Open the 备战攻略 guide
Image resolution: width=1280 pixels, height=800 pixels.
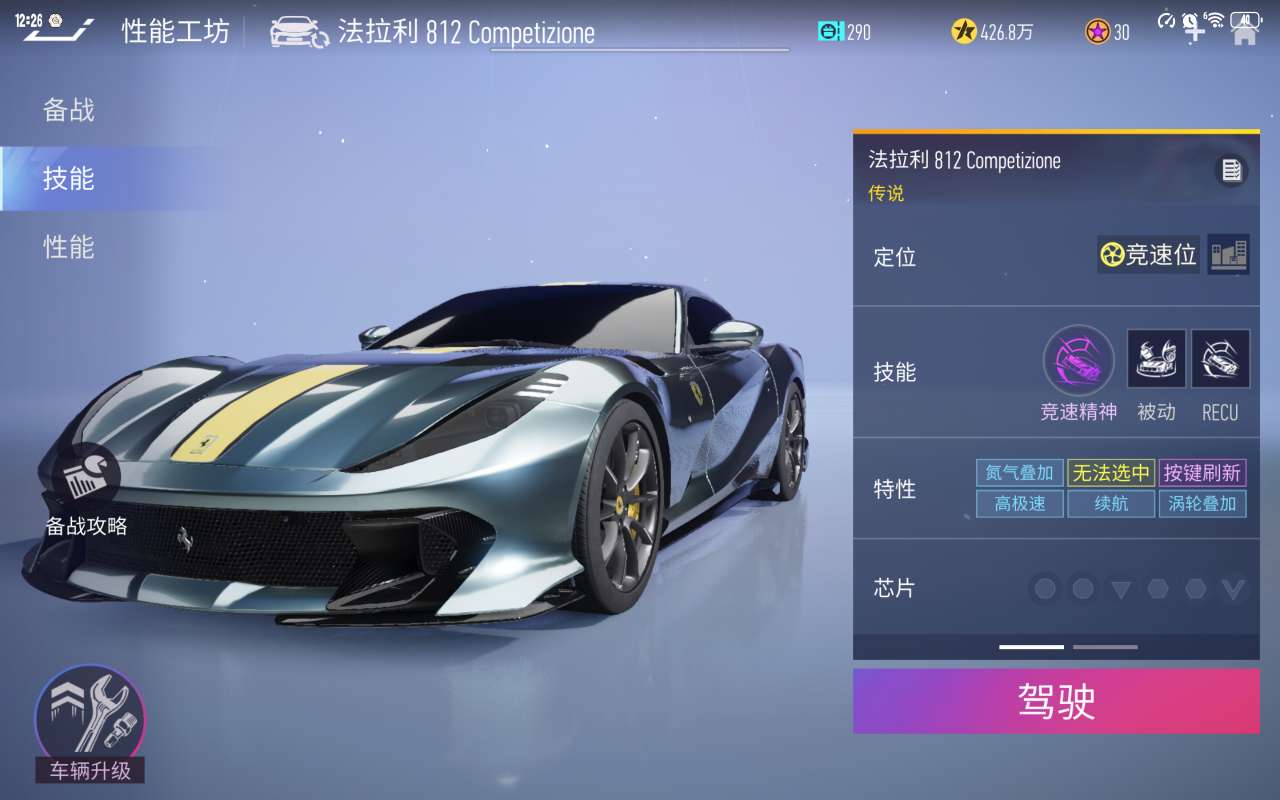tap(86, 492)
